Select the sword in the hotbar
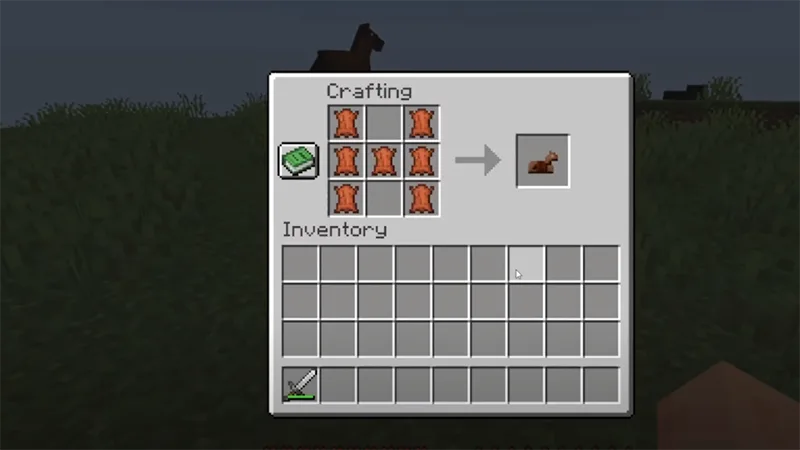800x450 pixels. (x=300, y=385)
